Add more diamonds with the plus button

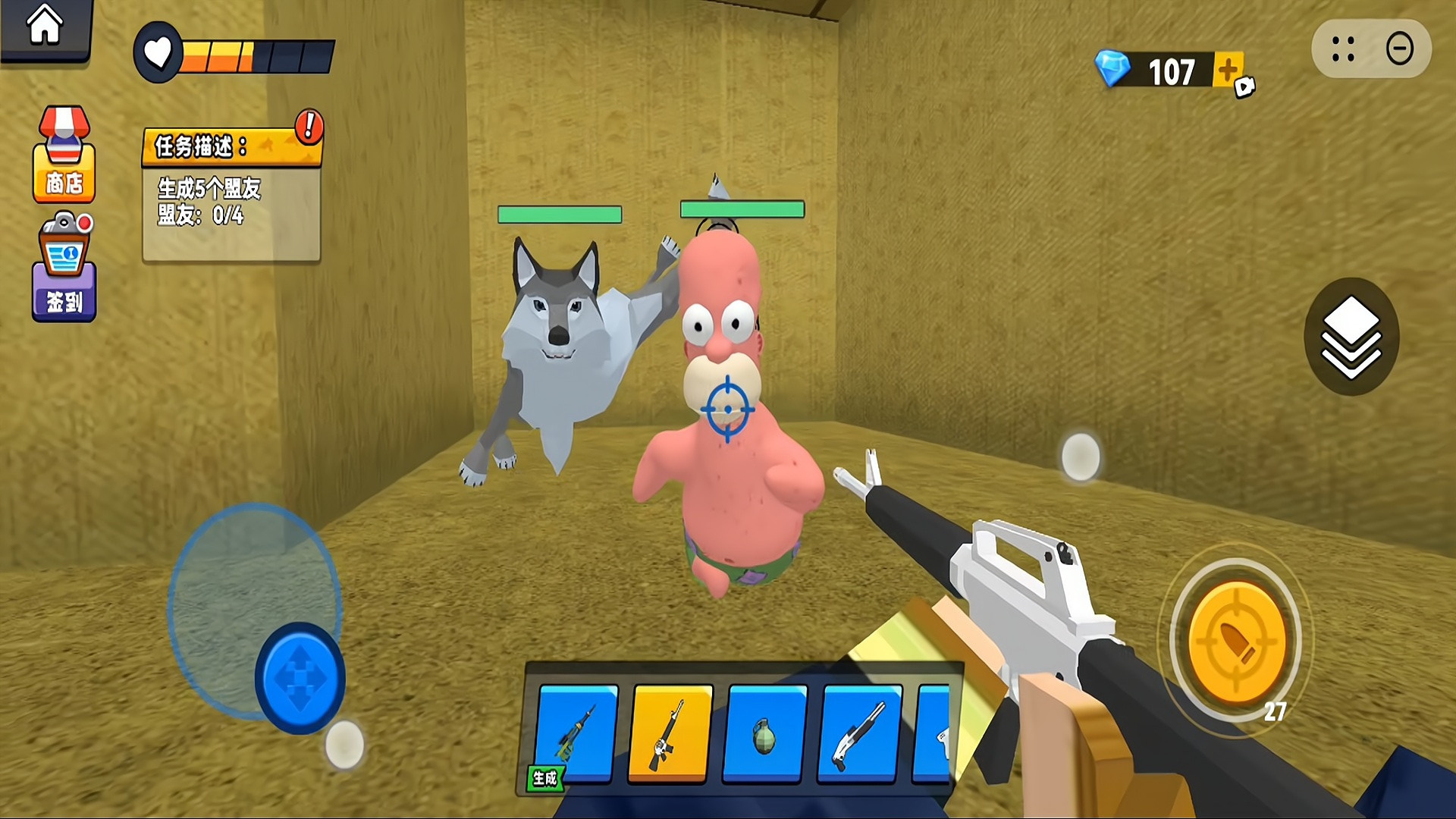(1228, 71)
